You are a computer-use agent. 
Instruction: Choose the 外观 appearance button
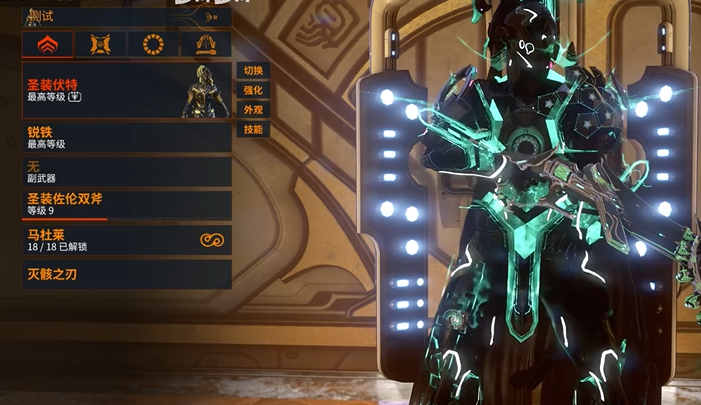tap(253, 110)
